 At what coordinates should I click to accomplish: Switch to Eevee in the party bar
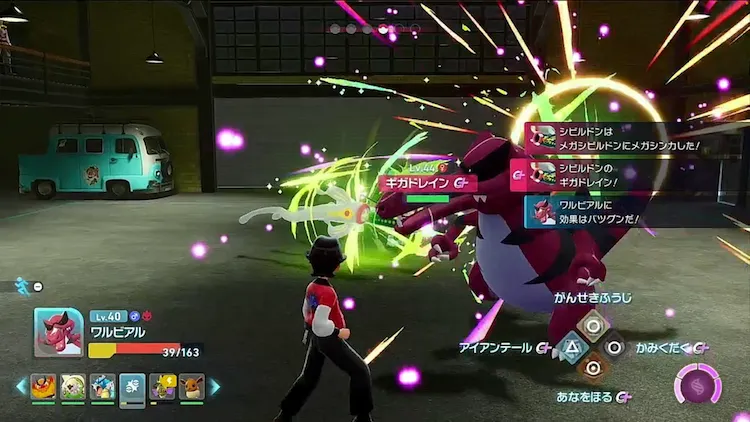[x=191, y=386]
